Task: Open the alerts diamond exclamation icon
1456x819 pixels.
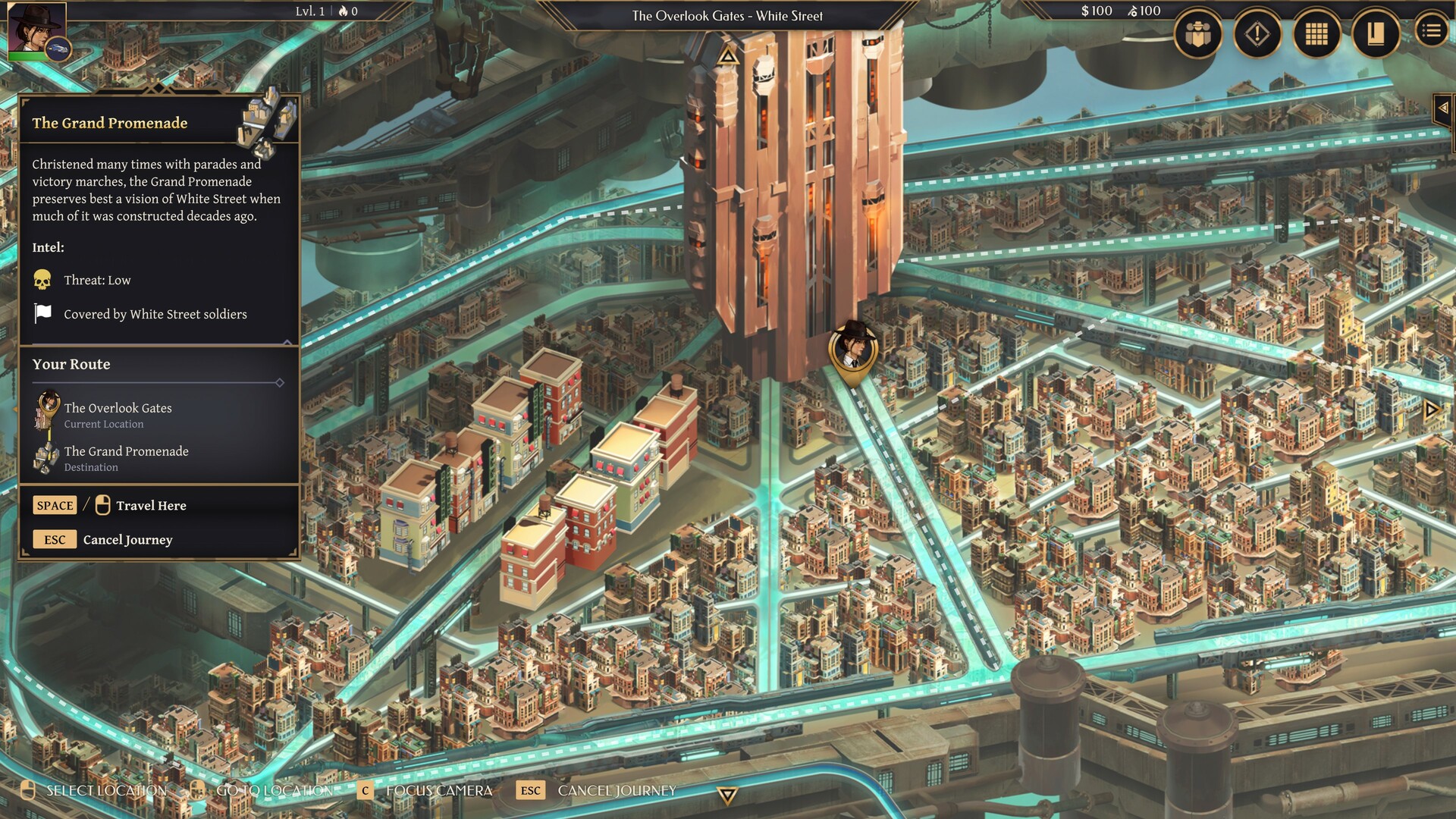Action: [1256, 34]
